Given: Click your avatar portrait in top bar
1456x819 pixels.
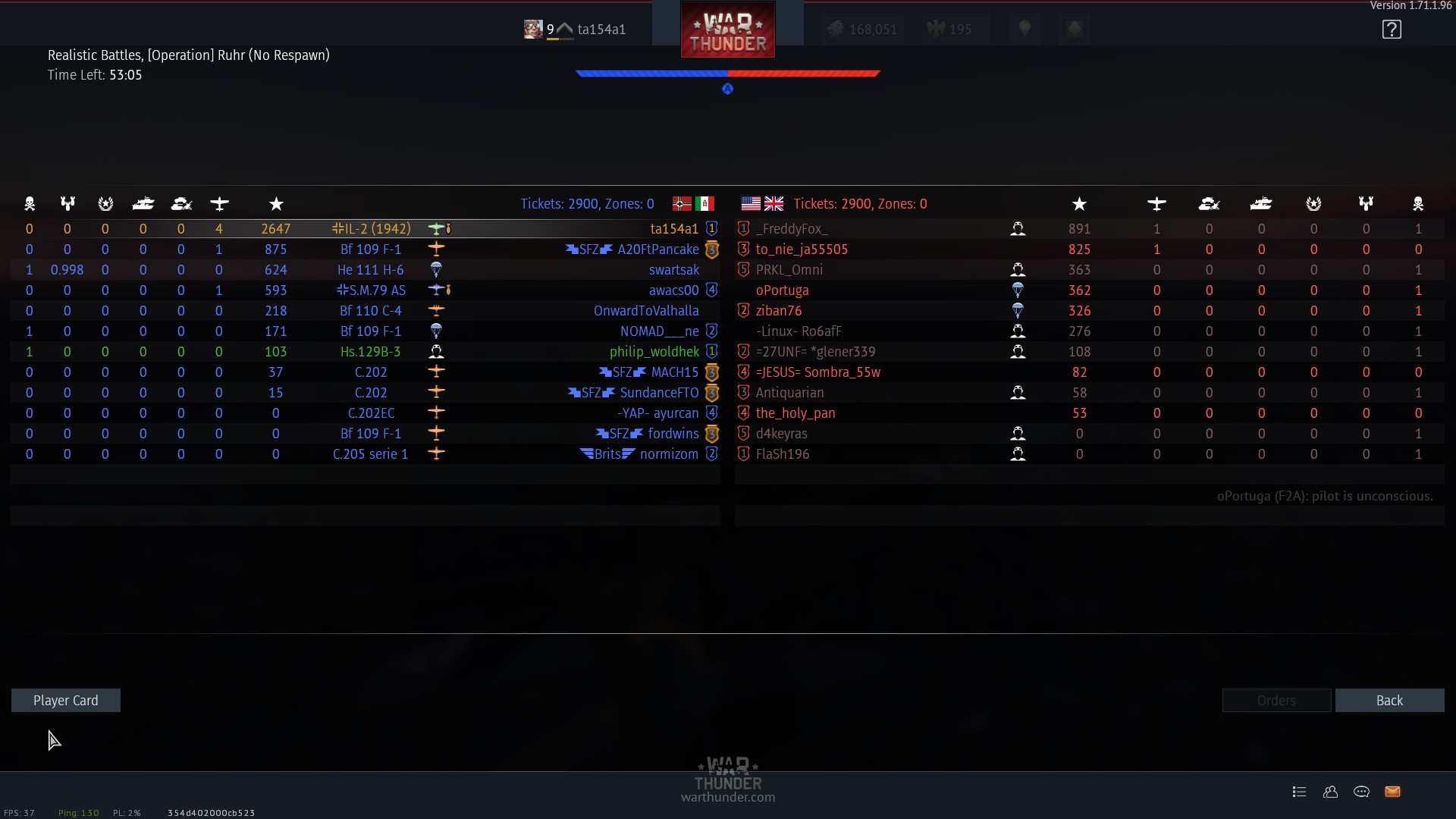Looking at the screenshot, I should 533,29.
